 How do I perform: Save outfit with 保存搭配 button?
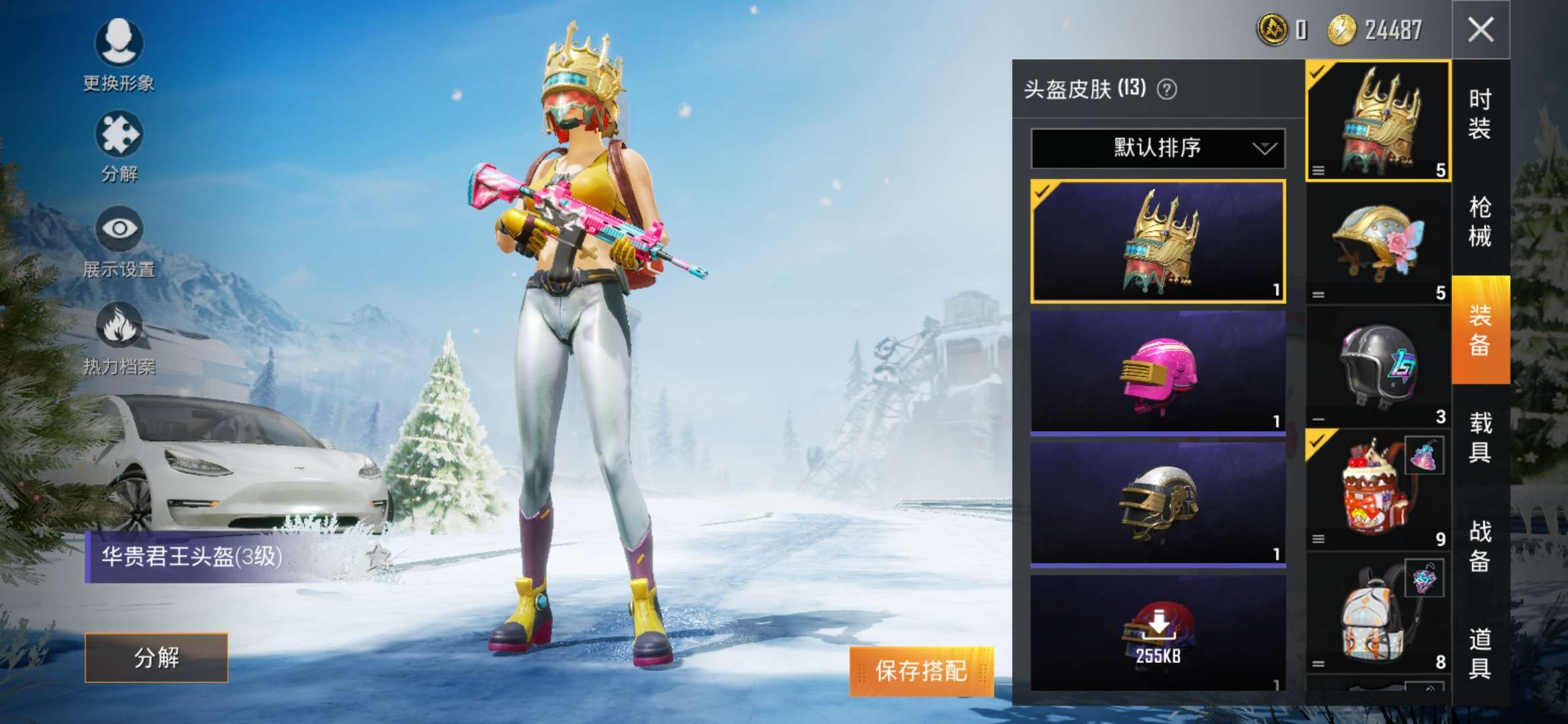921,670
